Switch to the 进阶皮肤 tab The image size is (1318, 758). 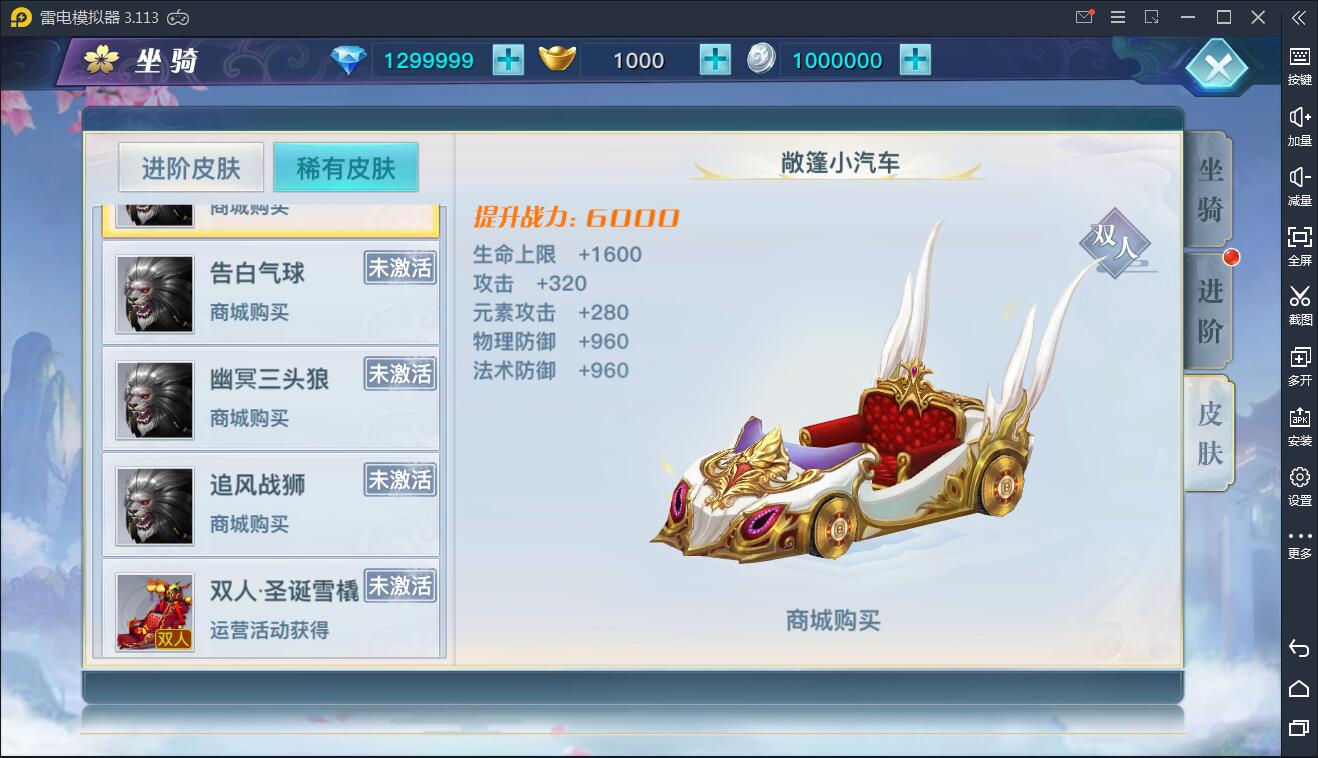click(191, 166)
